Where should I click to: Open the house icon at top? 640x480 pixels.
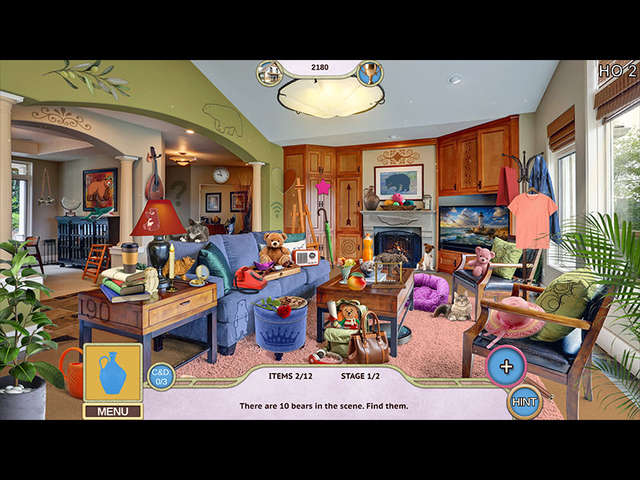pos(269,73)
